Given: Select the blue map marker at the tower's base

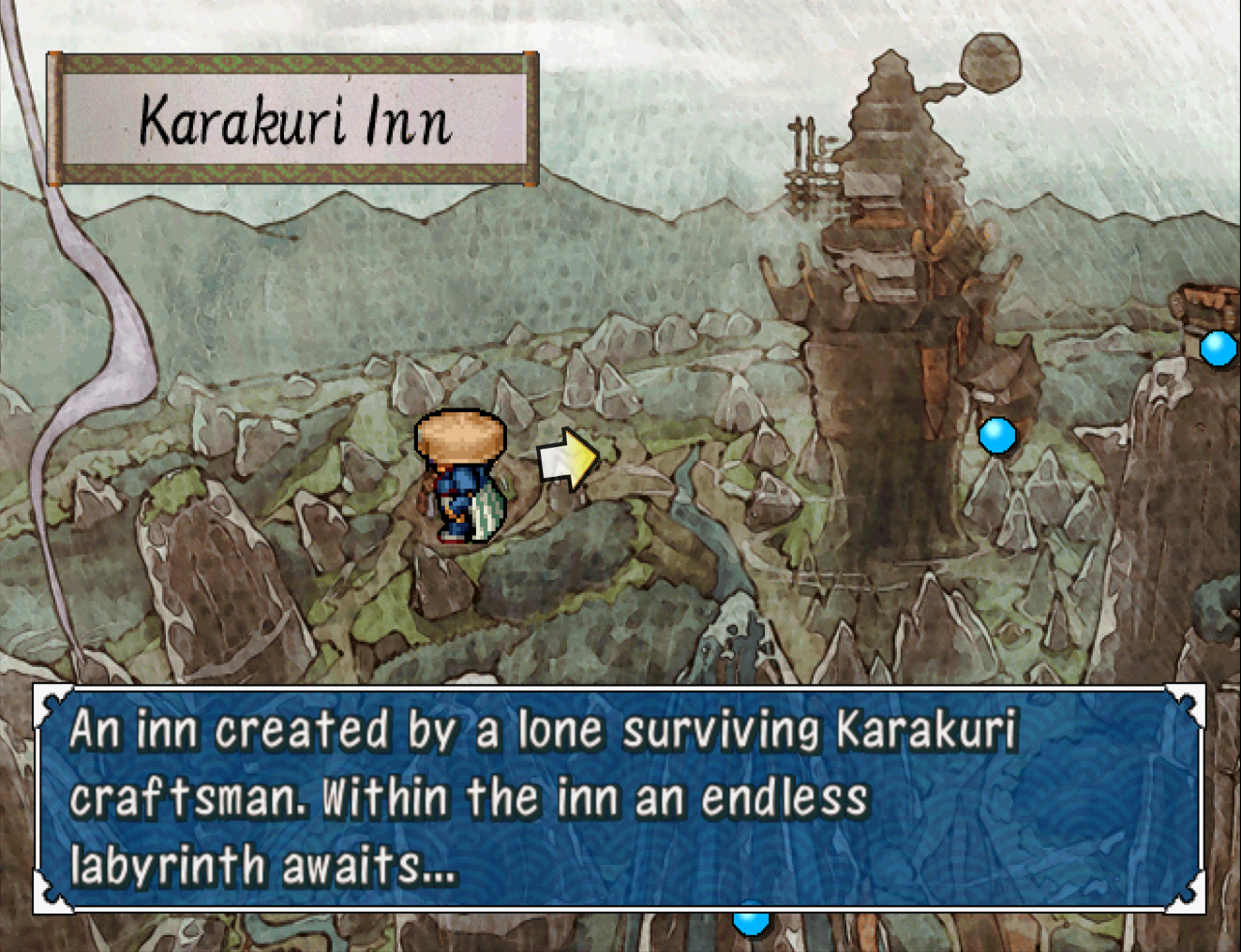Looking at the screenshot, I should pos(996,436).
